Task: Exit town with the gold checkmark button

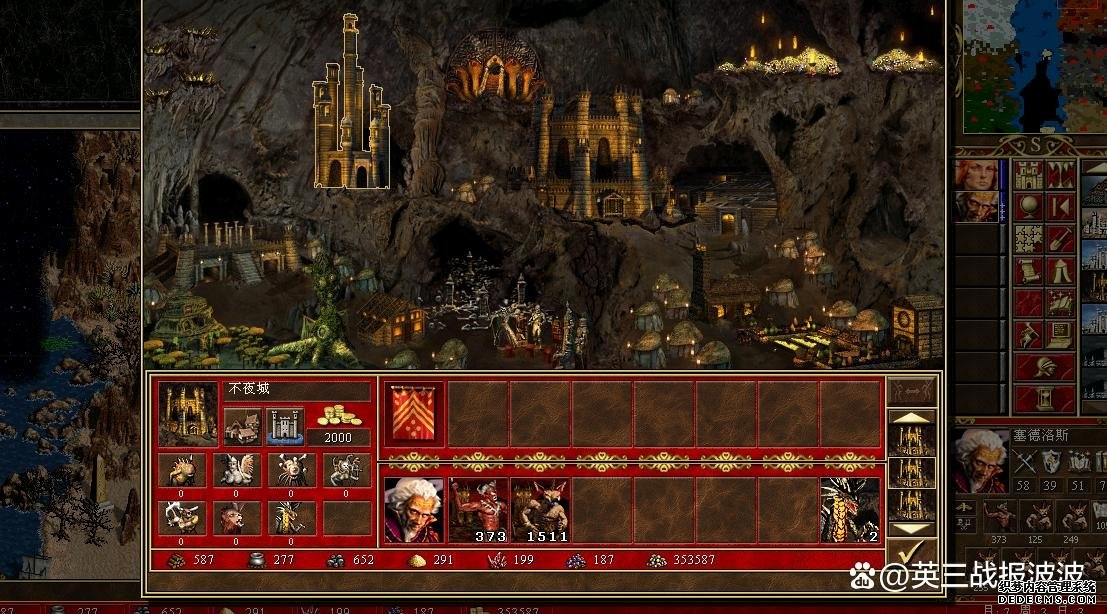Action: point(911,553)
